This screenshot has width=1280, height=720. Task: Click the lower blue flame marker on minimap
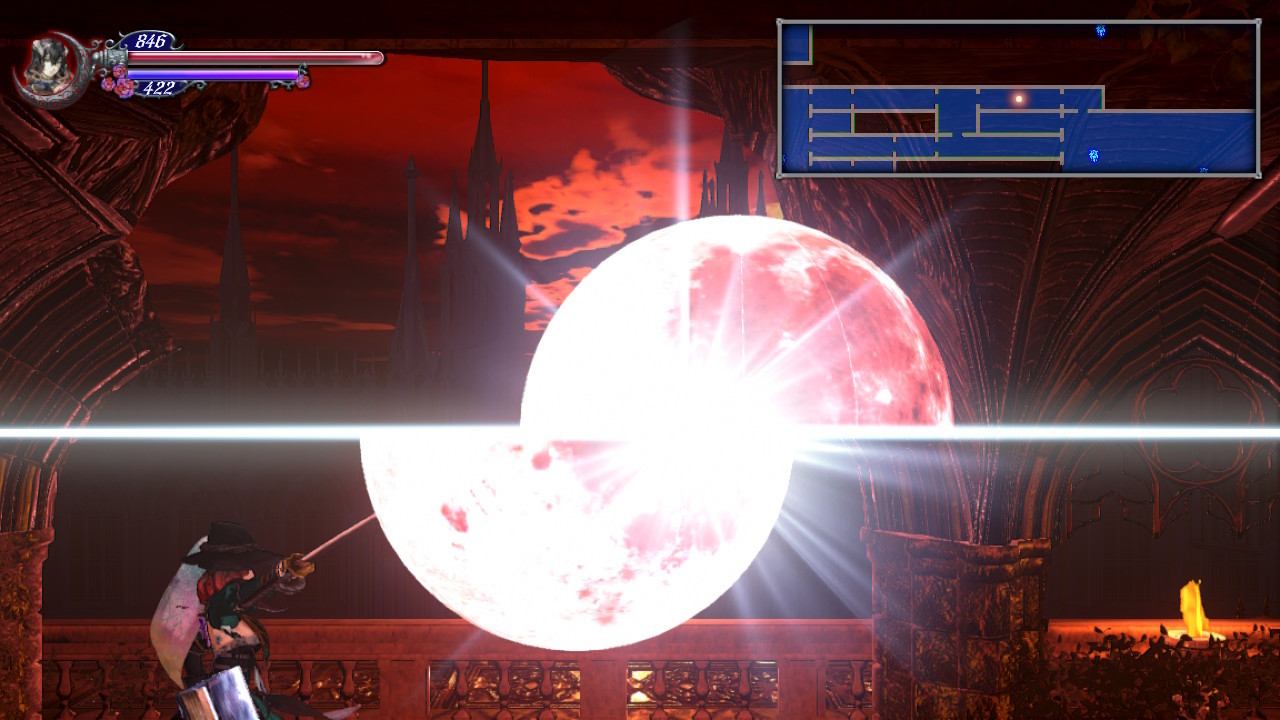pyautogui.click(x=1094, y=156)
